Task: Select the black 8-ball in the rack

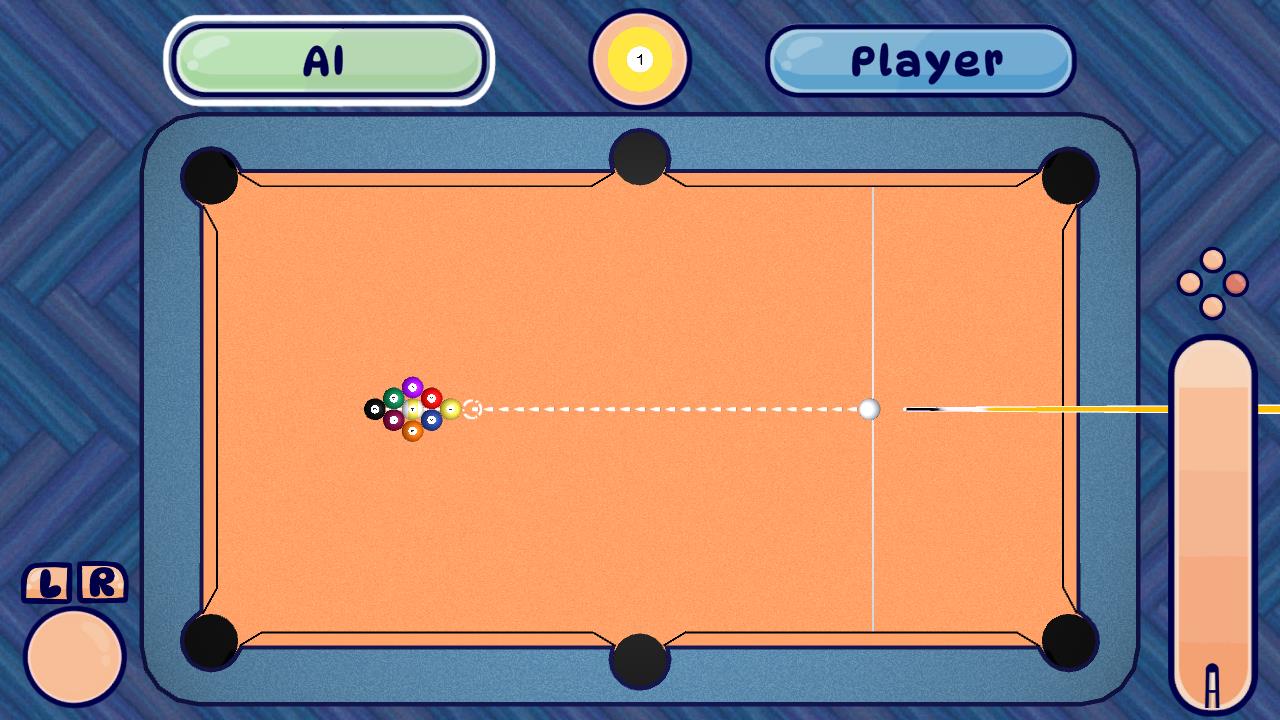Action: 375,409
